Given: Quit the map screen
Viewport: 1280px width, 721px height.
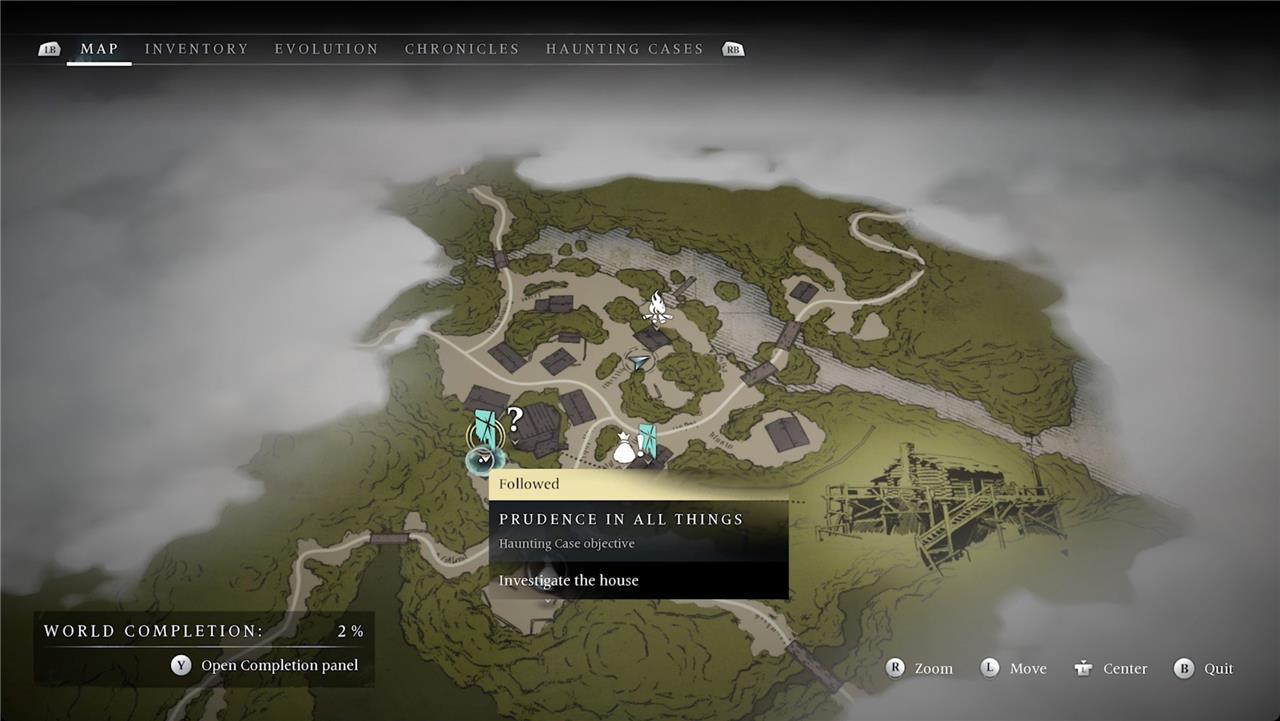Looking at the screenshot, I should coord(1205,668).
